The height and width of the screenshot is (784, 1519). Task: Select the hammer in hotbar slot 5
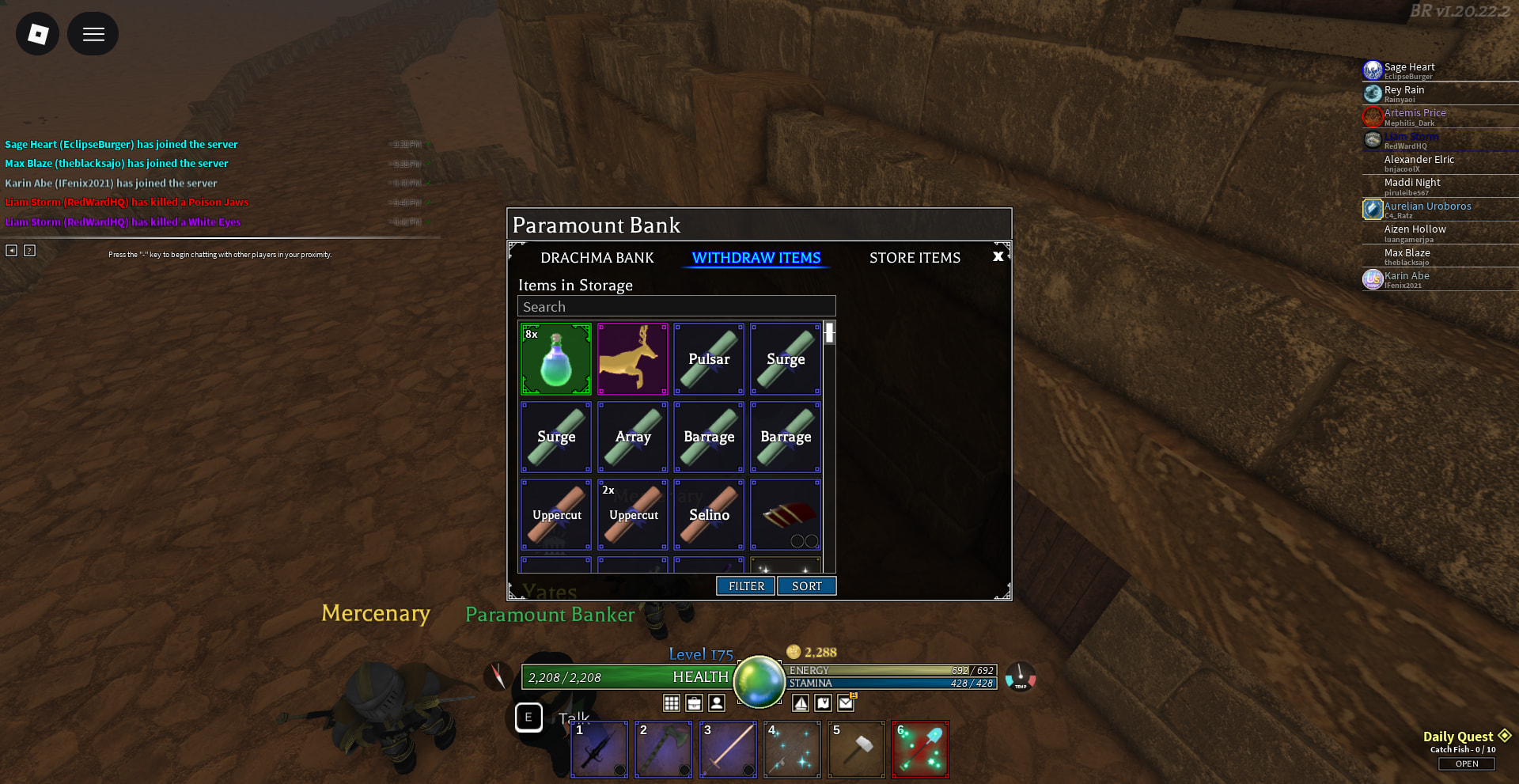(856, 749)
